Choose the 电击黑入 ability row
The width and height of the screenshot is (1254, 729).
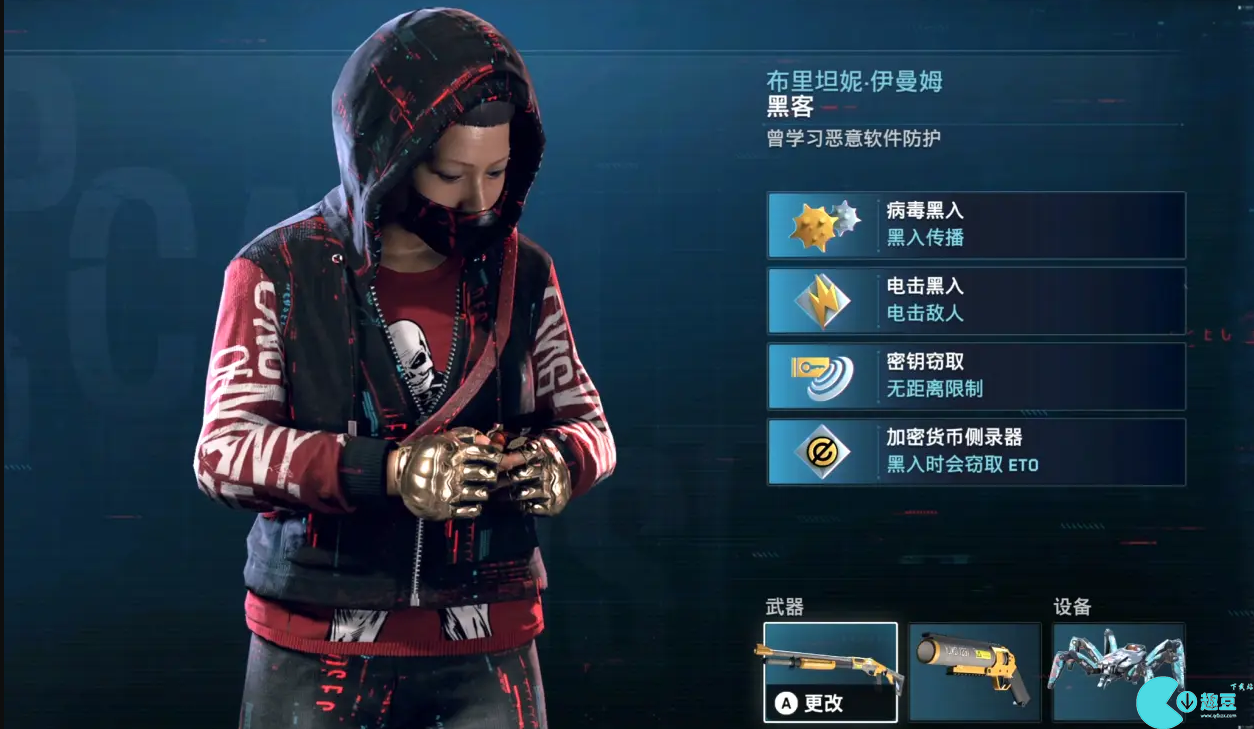tap(976, 300)
